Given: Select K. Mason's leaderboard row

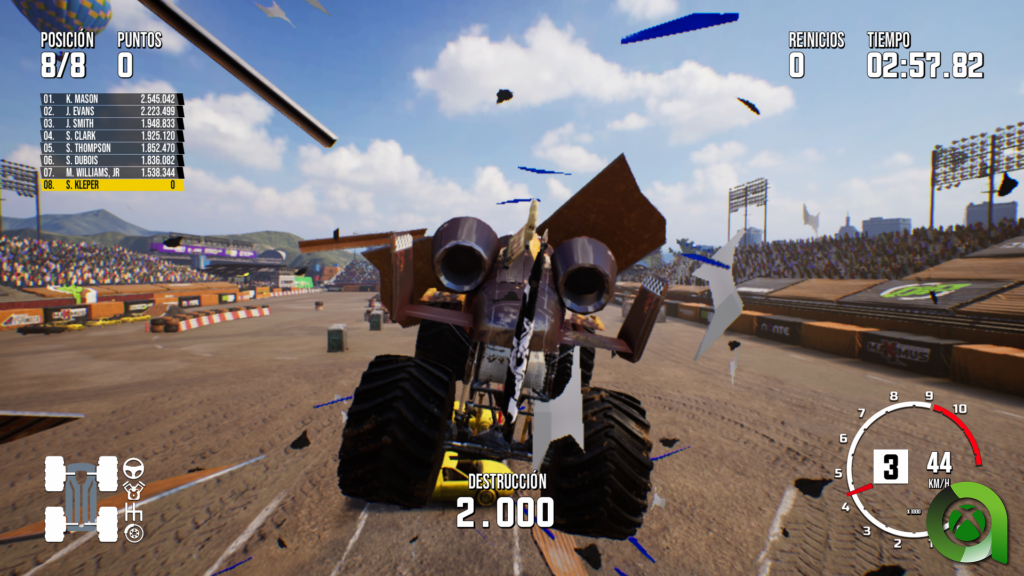Looking at the screenshot, I should (x=111, y=99).
